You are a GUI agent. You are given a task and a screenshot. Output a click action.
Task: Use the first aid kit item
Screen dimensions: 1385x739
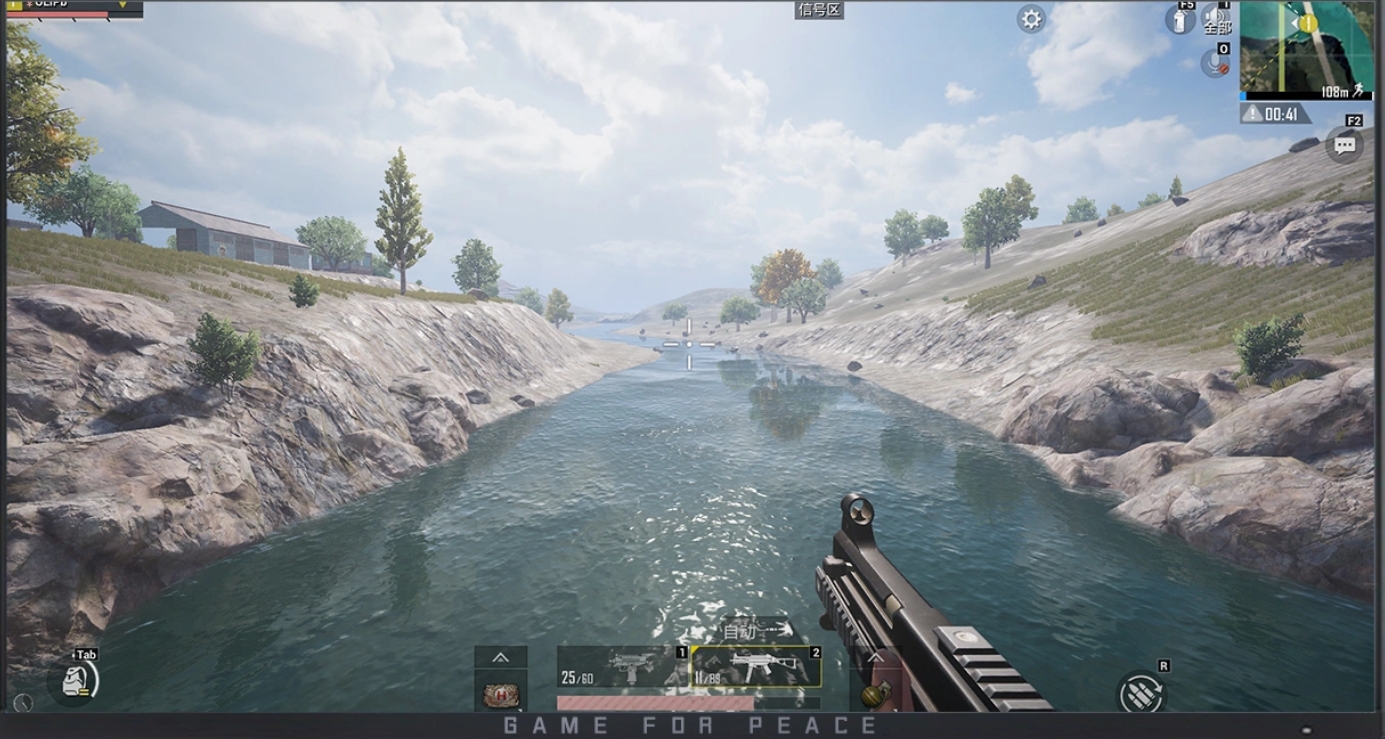click(x=500, y=693)
